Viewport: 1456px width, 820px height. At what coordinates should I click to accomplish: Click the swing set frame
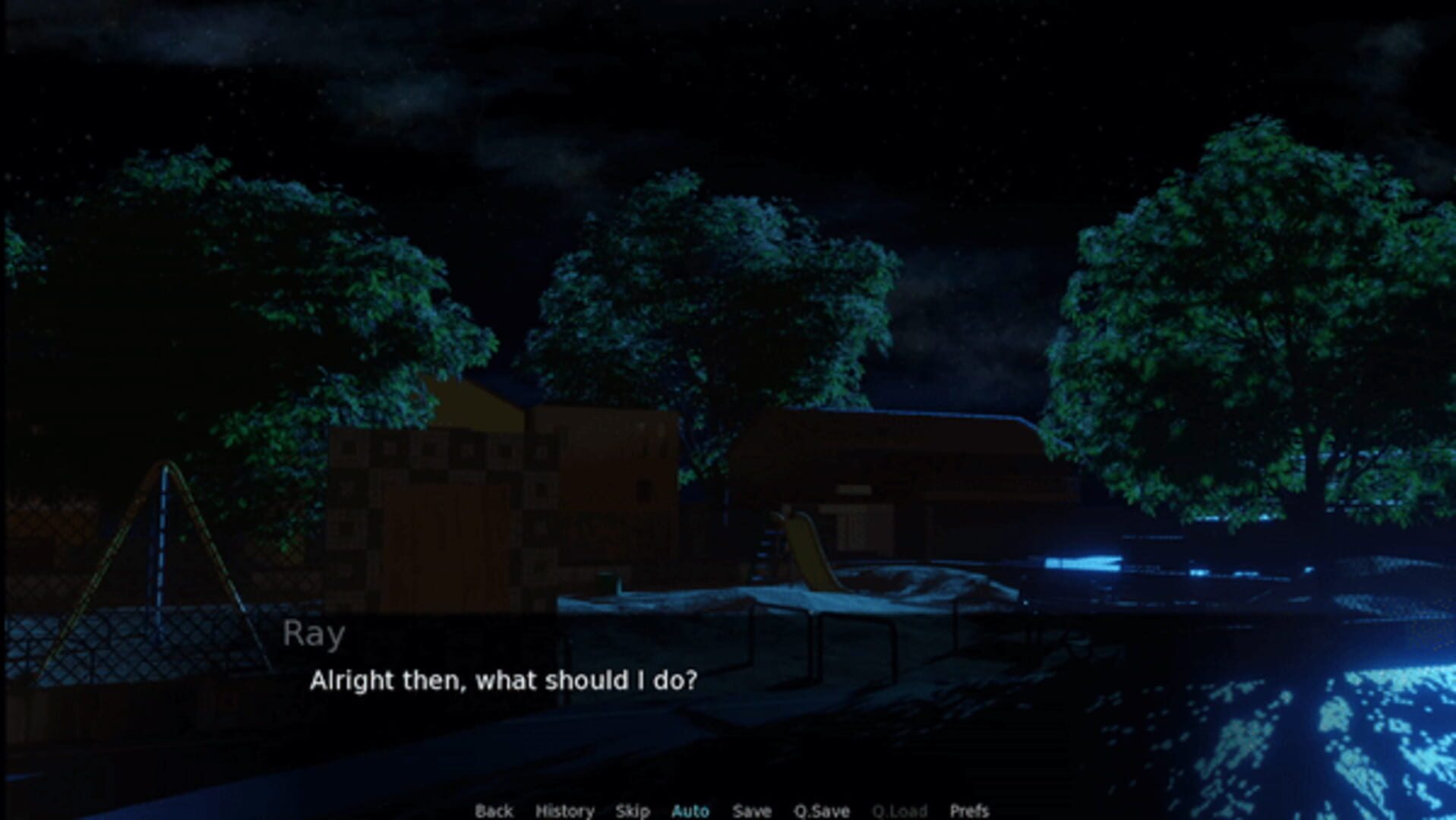[x=163, y=531]
